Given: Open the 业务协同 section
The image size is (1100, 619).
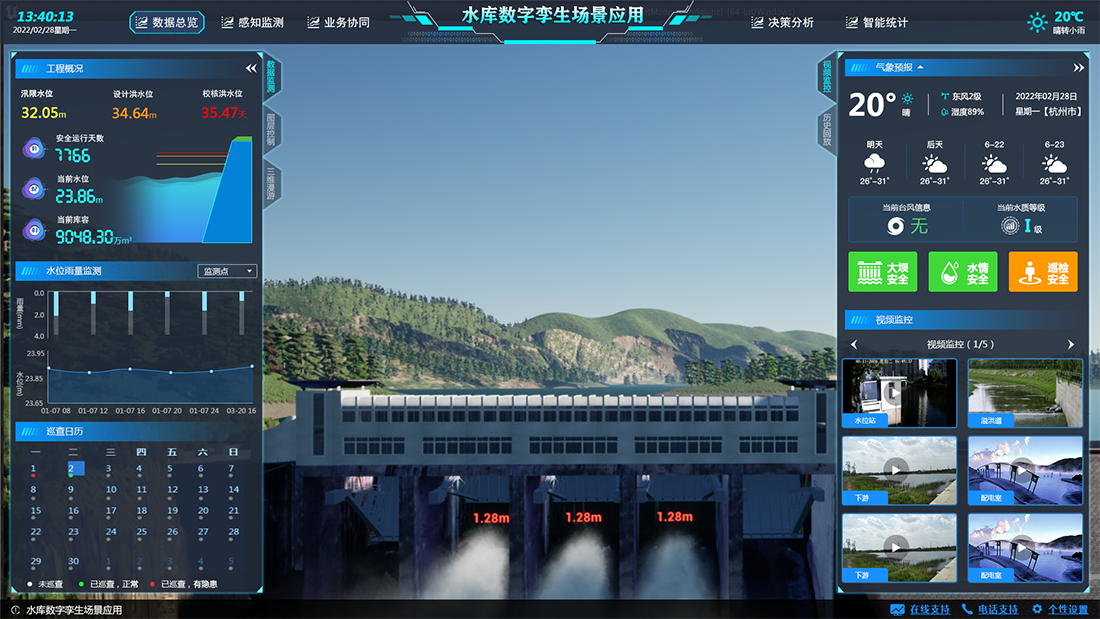Looking at the screenshot, I should pos(338,22).
